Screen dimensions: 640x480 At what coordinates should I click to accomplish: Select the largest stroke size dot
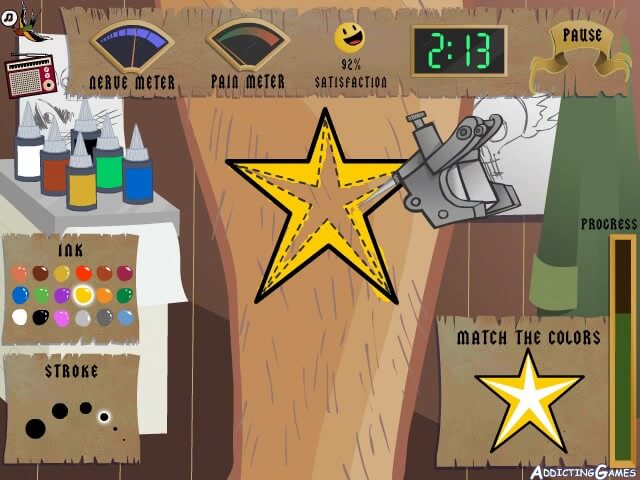click(35, 428)
